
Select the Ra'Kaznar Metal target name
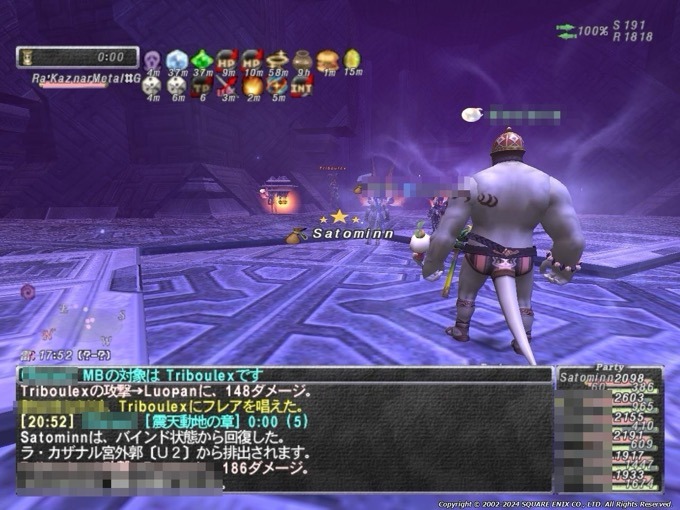[x=88, y=77]
